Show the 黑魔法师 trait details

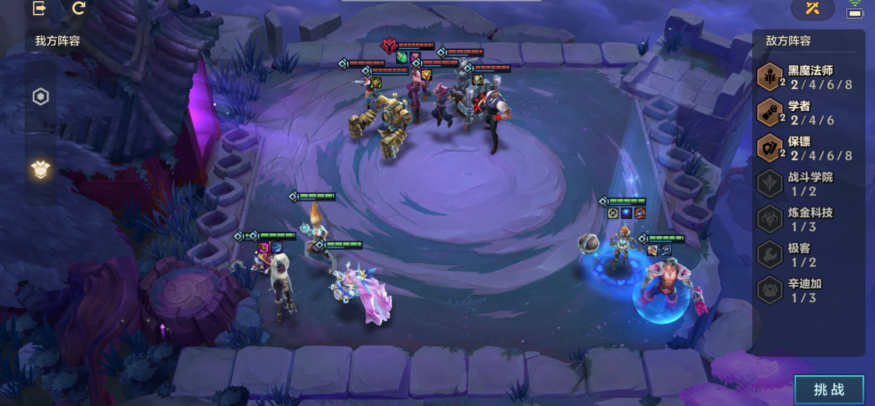pyautogui.click(x=808, y=77)
